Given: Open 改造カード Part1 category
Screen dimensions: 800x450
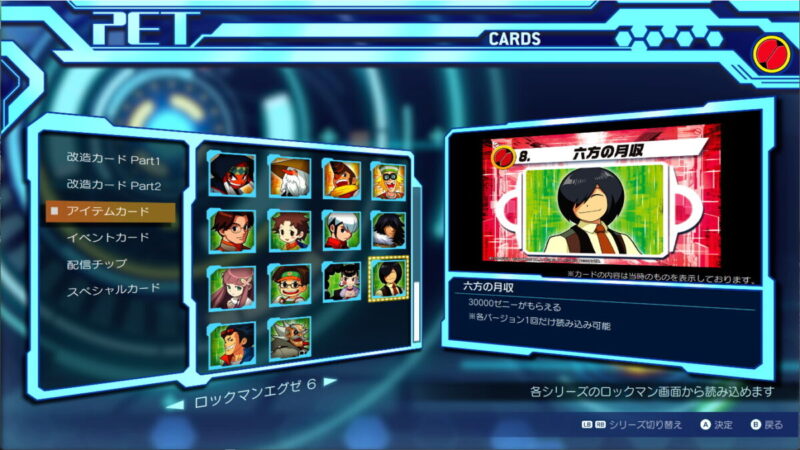Looking at the screenshot, I should click(113, 160).
